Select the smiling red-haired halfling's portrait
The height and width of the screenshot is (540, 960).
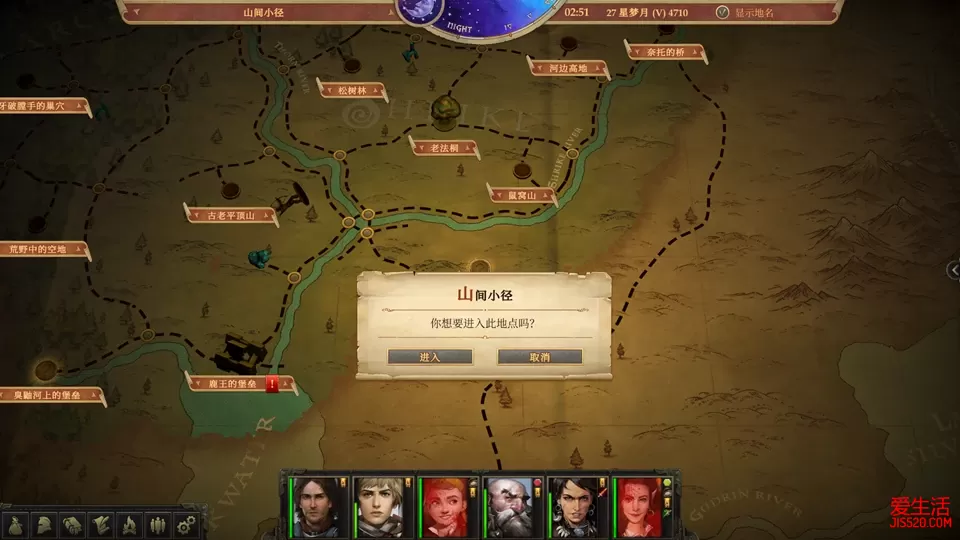click(x=448, y=505)
